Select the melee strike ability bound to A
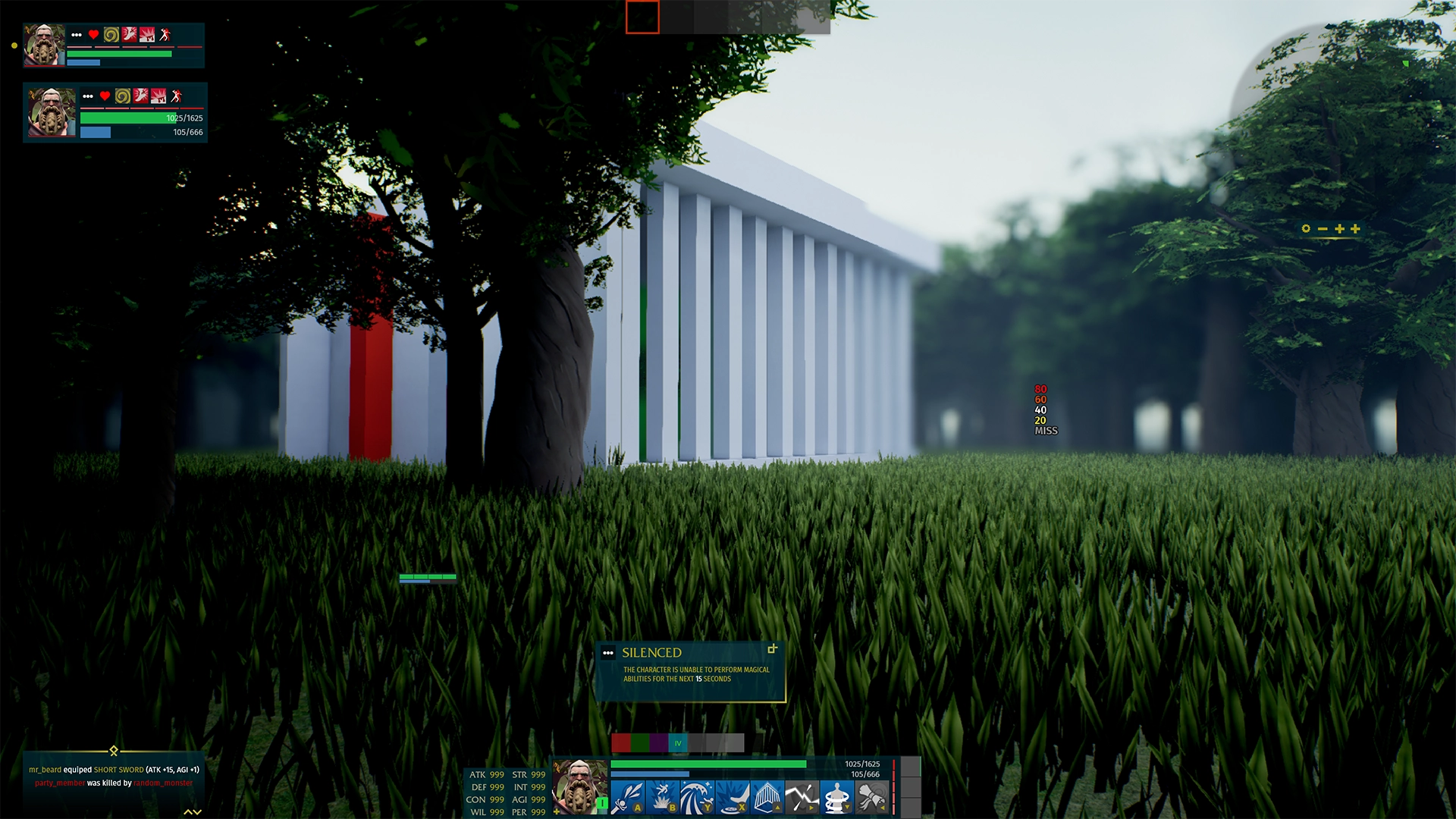Screen dimensions: 1456x819 [x=630, y=796]
